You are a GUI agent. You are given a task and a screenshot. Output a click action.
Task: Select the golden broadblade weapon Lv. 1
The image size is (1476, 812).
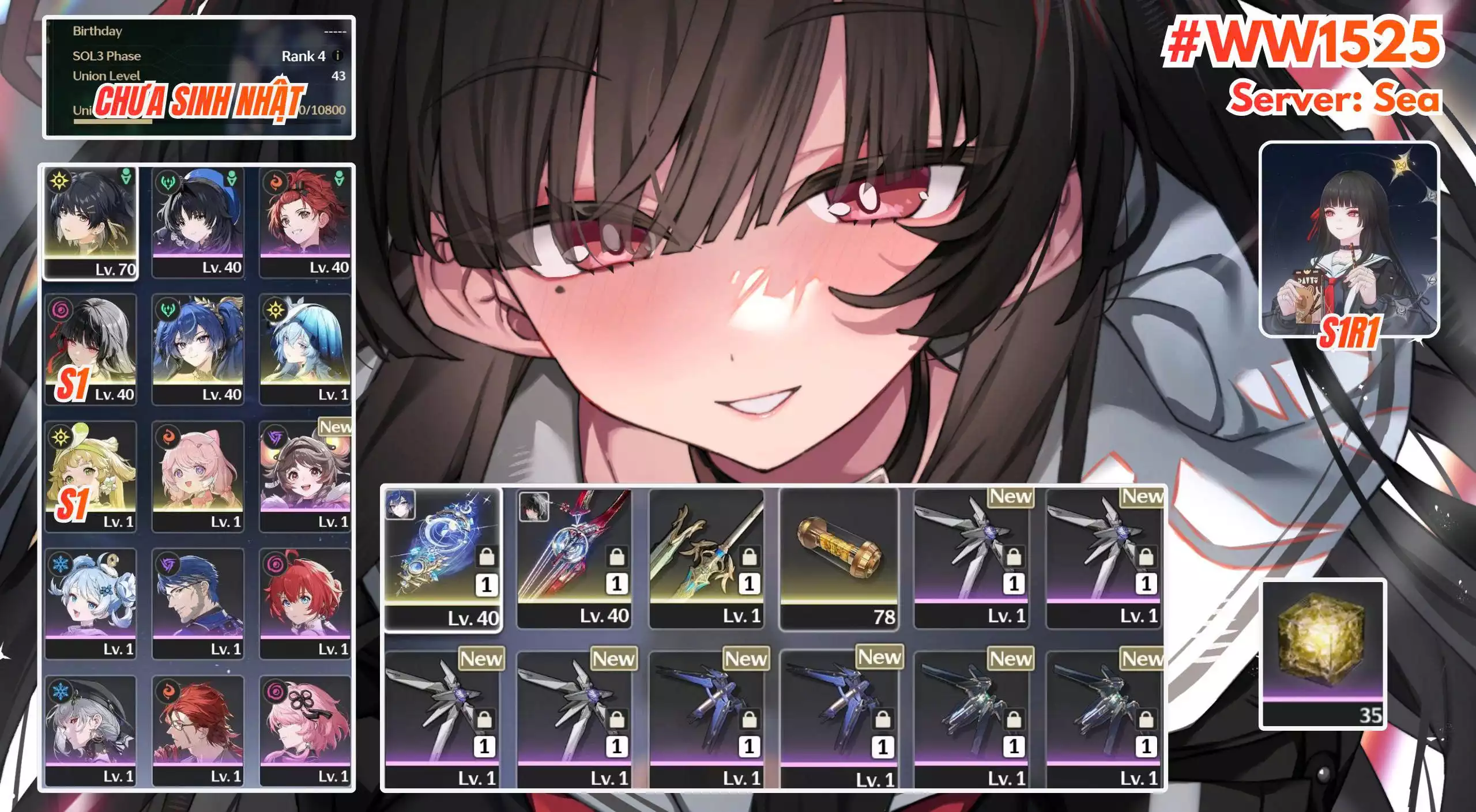pyautogui.click(x=706, y=558)
